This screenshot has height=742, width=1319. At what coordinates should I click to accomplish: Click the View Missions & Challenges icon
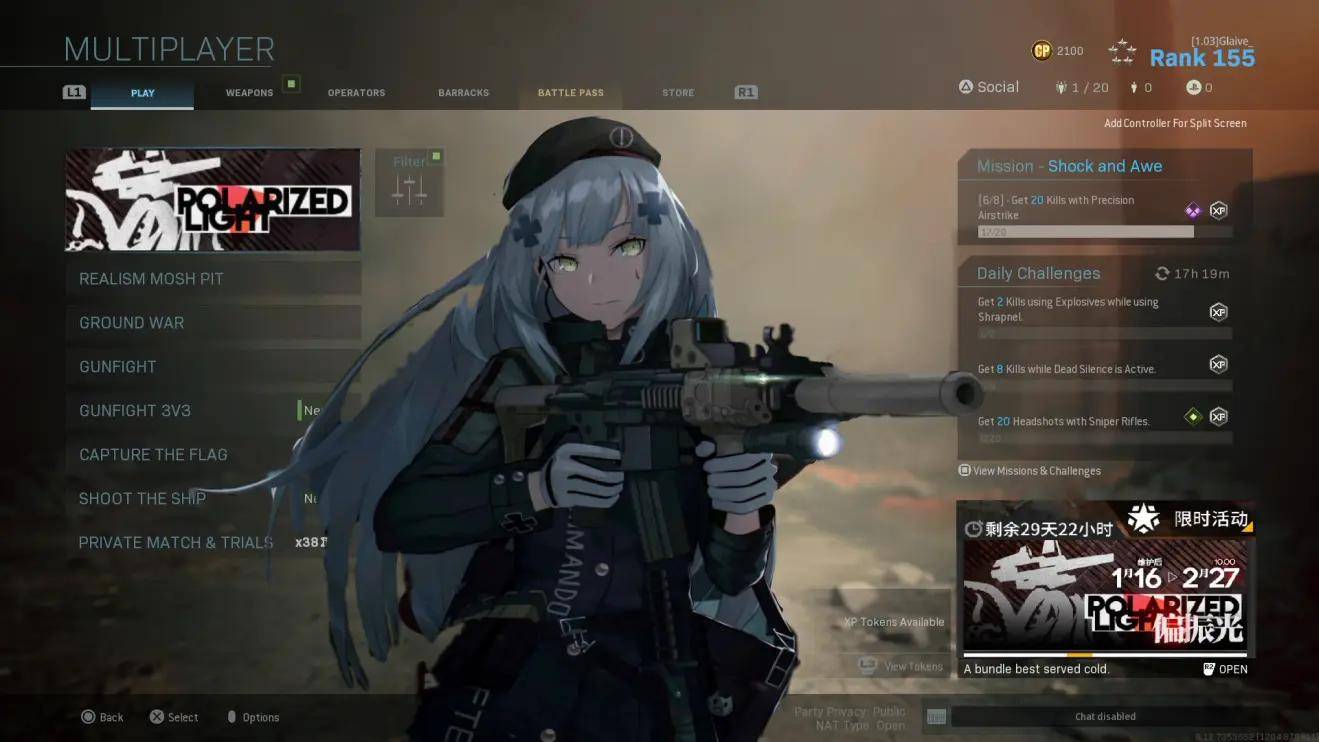(964, 470)
